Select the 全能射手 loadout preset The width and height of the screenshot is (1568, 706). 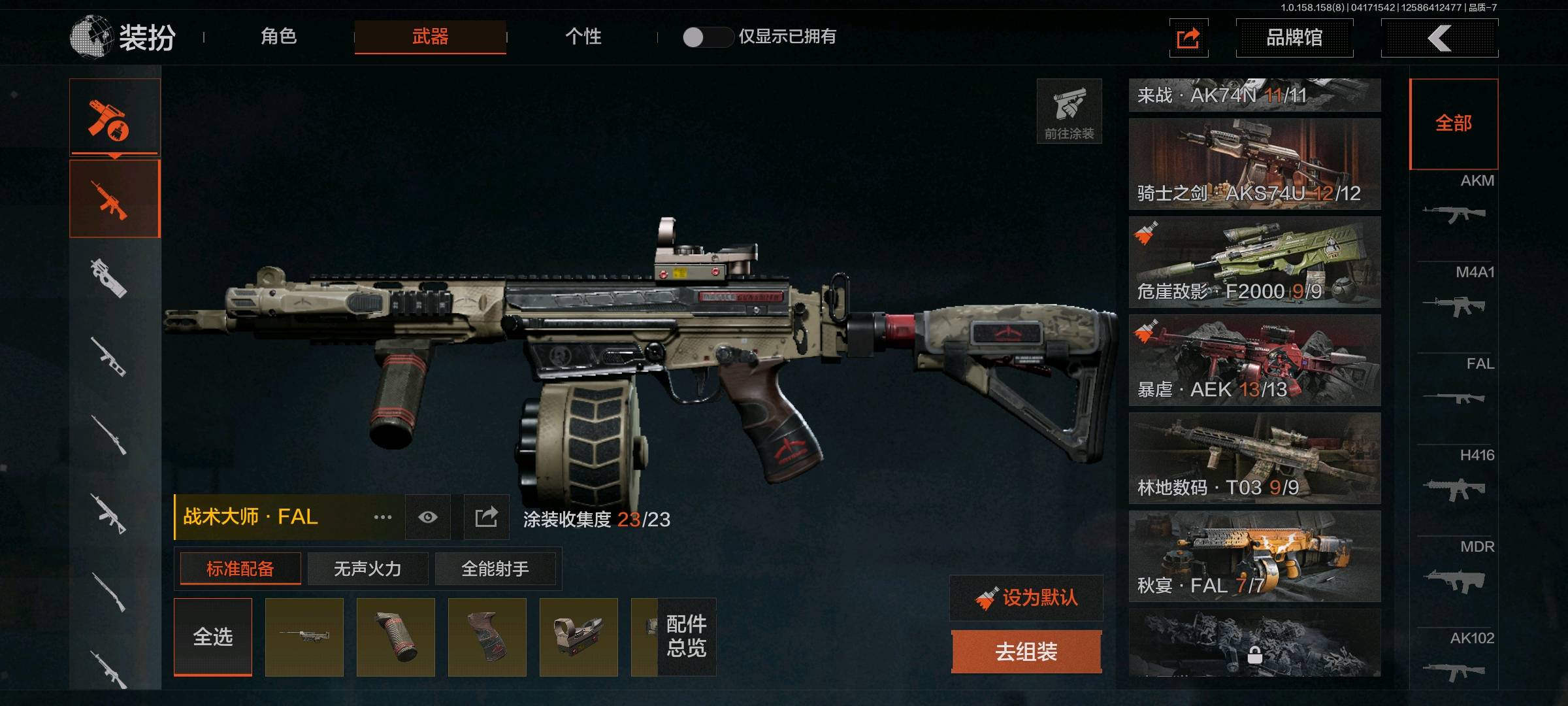click(495, 569)
